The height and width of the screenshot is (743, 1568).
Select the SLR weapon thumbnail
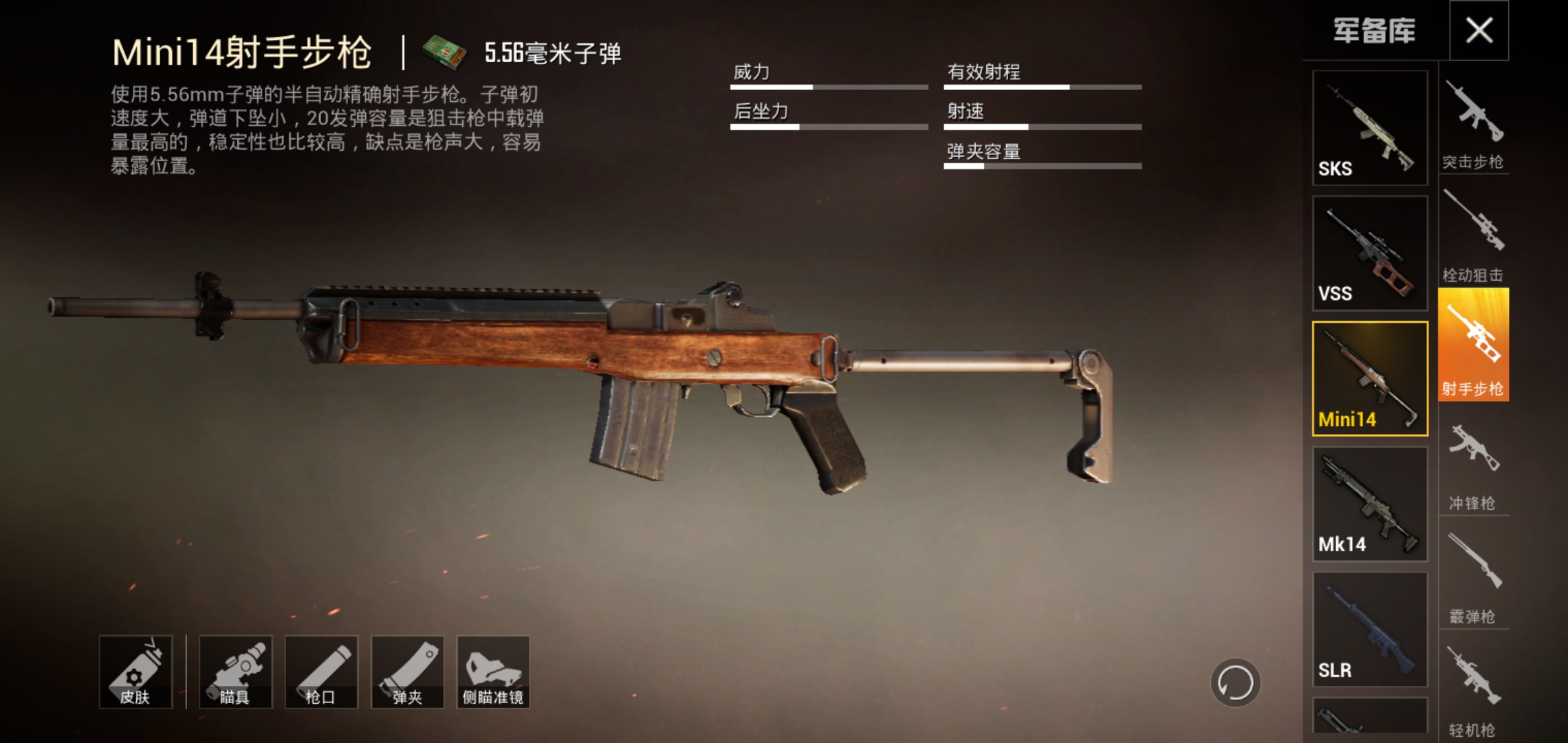point(1369,629)
